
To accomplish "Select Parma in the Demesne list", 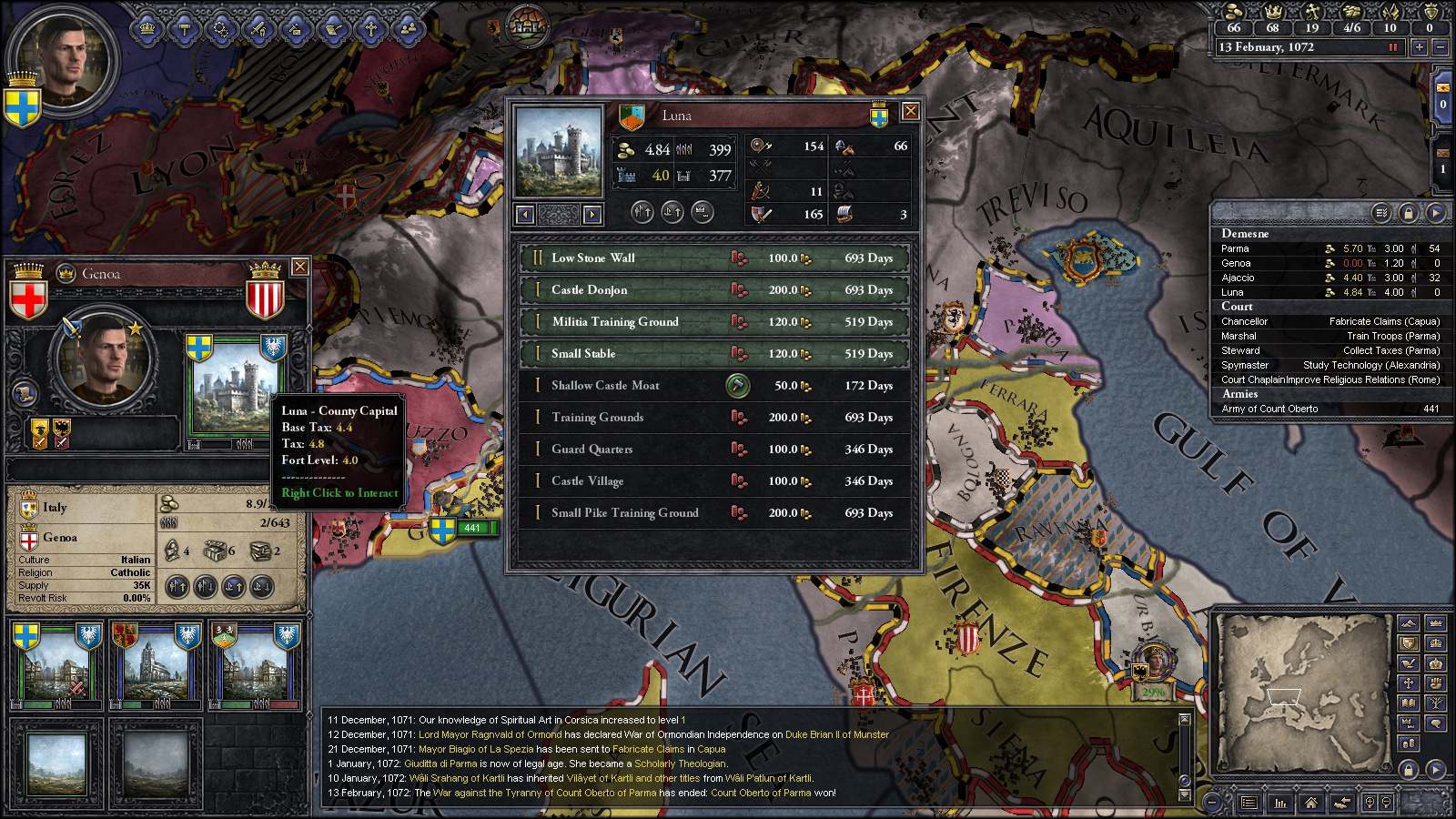I will 1235,248.
